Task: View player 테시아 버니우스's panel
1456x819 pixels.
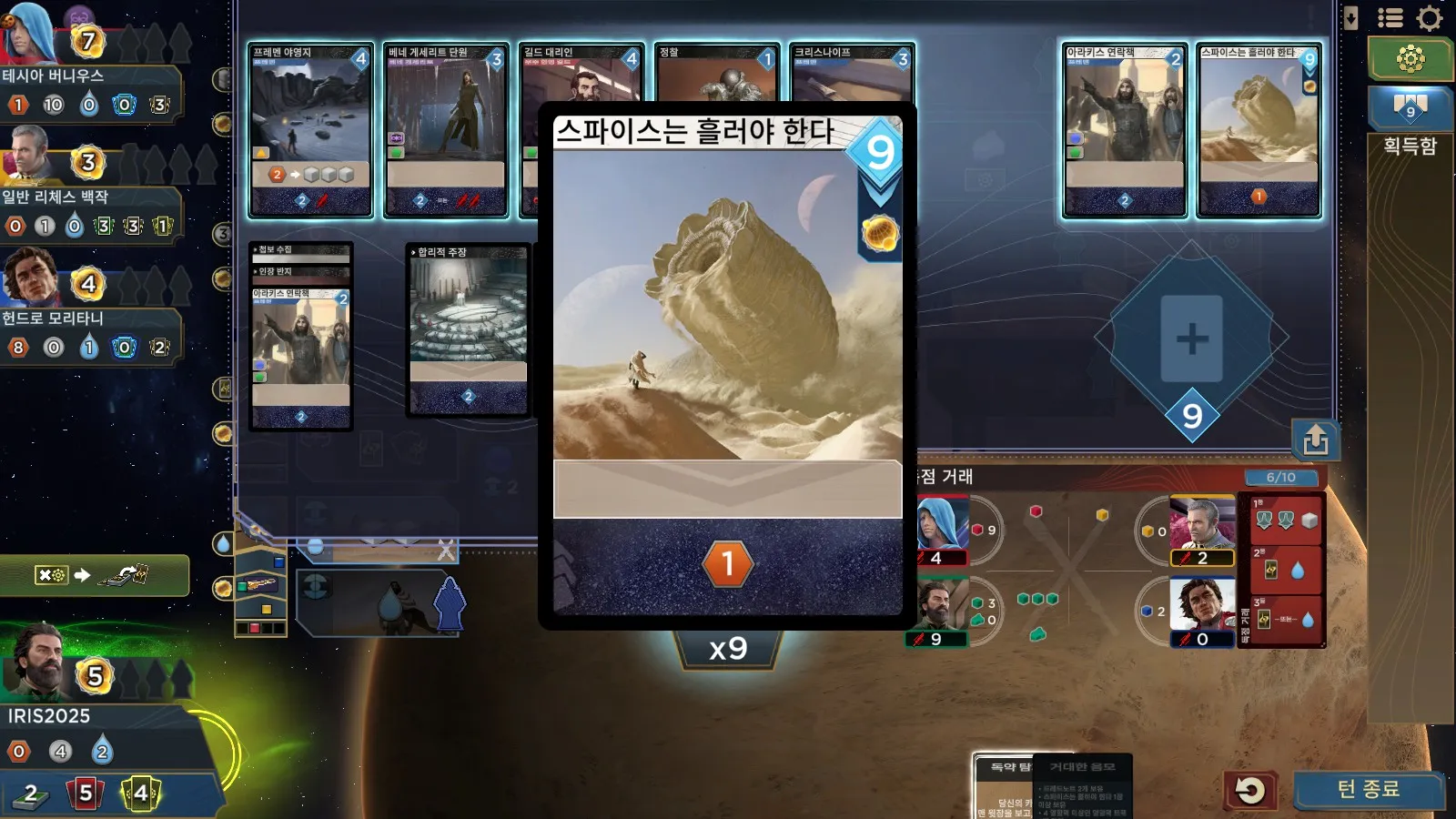Action: tap(53, 75)
